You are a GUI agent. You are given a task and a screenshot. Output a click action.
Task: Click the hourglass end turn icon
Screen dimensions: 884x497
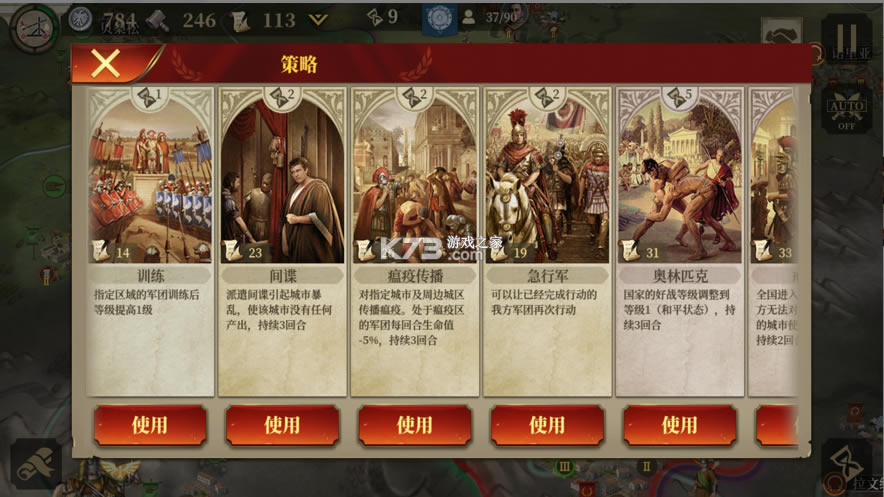[x=846, y=462]
